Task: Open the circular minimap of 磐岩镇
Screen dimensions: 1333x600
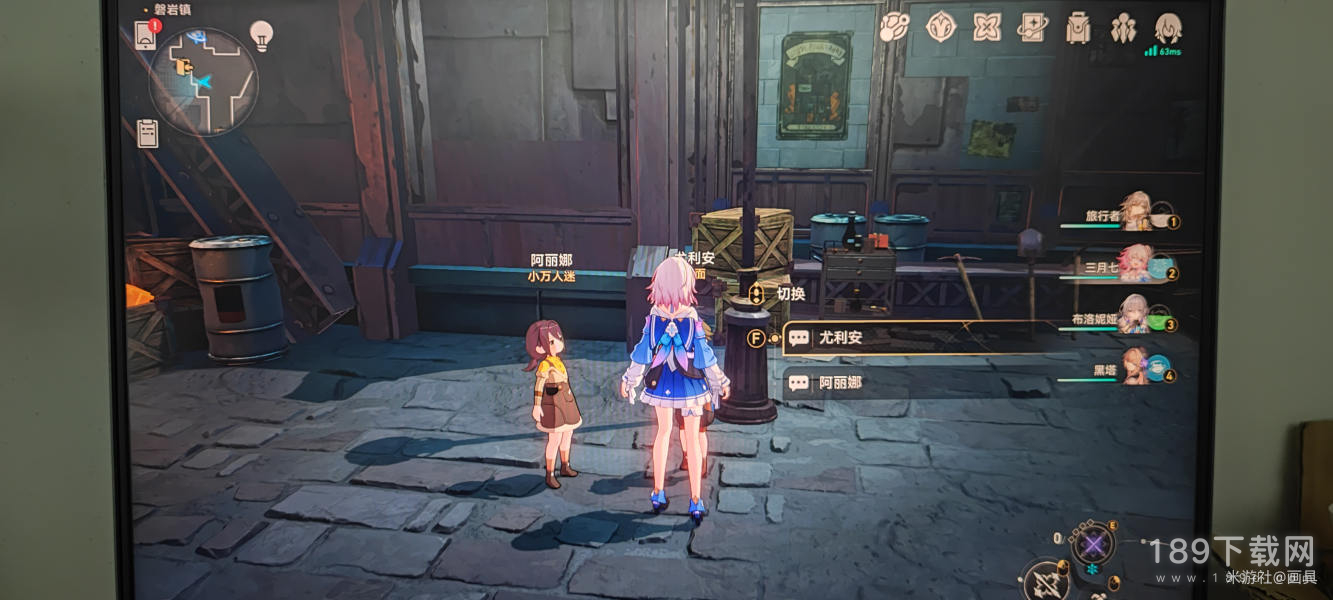Action: pos(203,82)
